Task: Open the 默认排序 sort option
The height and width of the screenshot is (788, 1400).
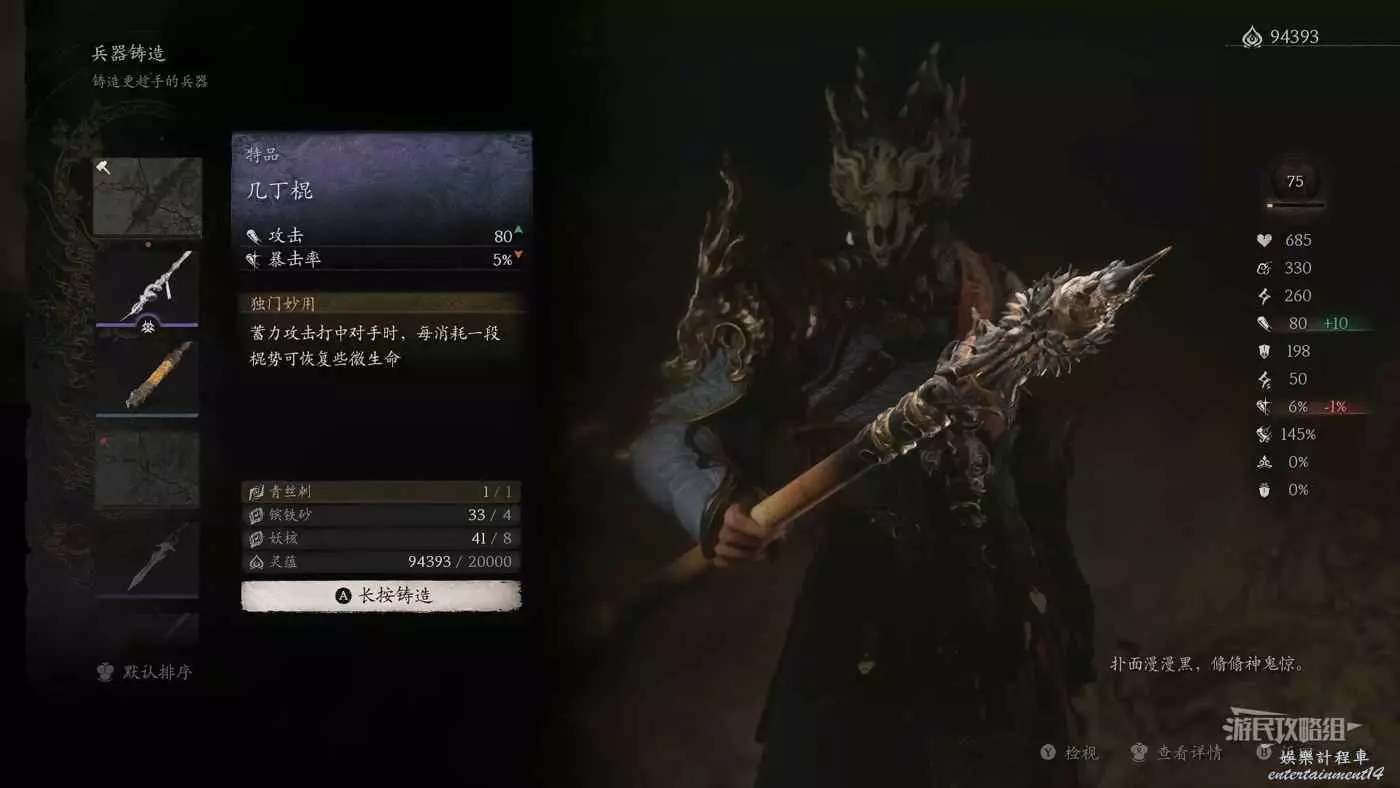Action: [x=145, y=672]
